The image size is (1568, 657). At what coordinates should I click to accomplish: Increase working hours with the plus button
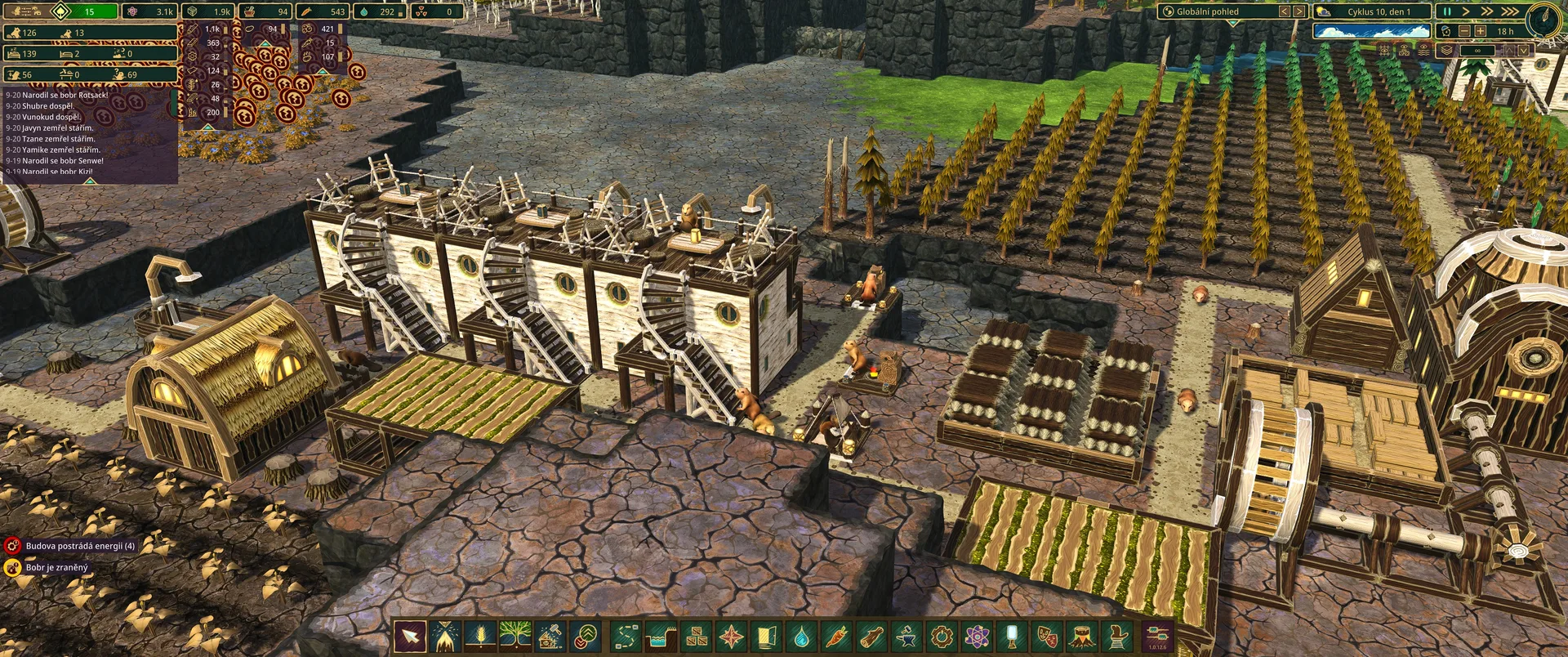click(x=1480, y=31)
